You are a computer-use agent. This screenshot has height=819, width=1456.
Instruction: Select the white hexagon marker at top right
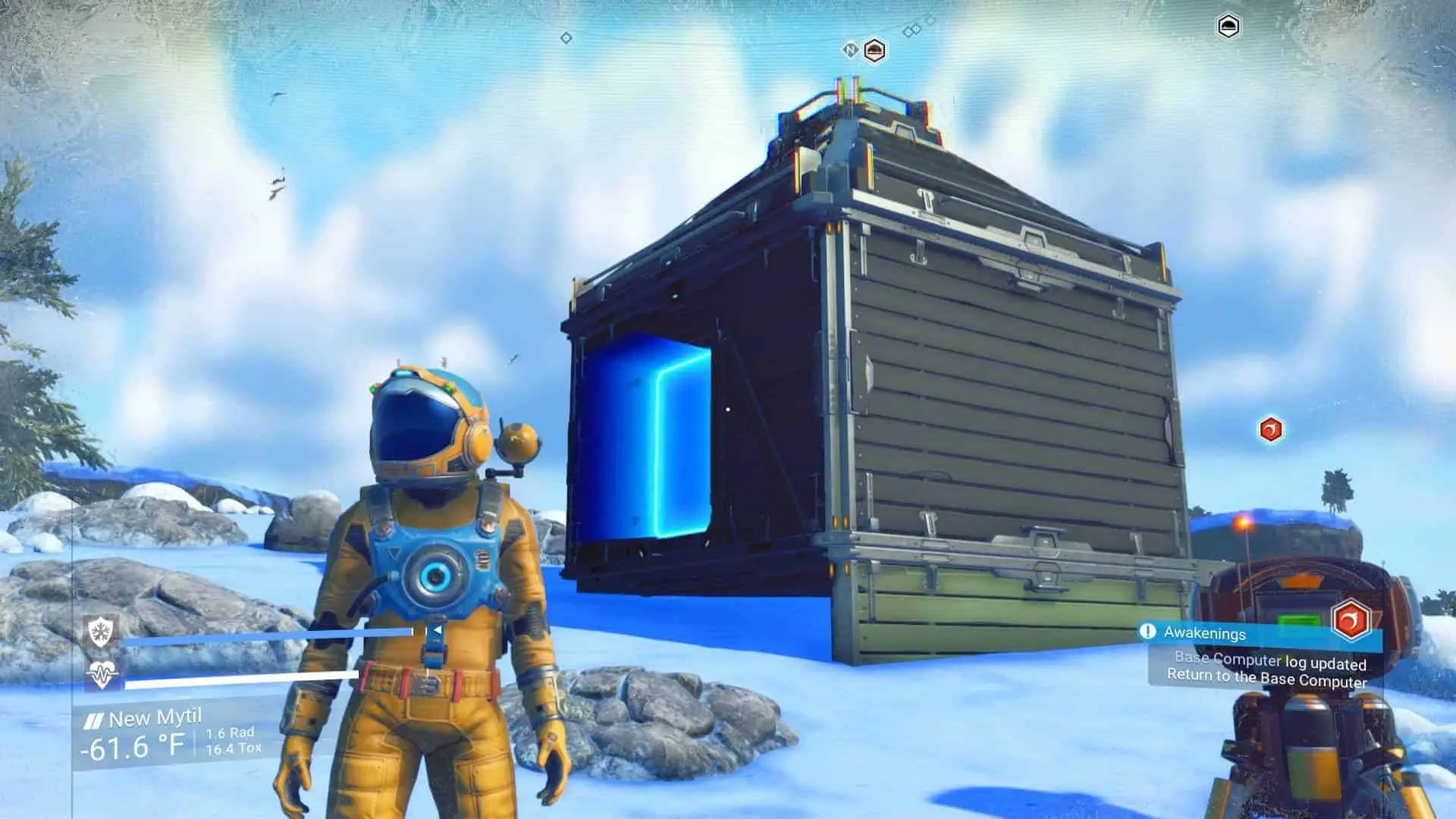[x=1228, y=27]
